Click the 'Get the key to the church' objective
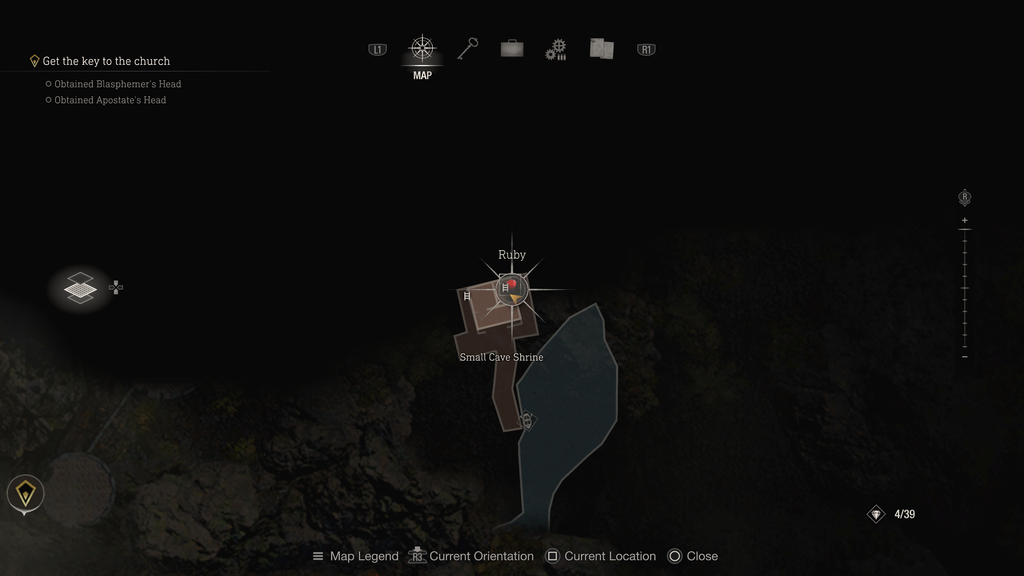Viewport: 1024px width, 576px height. [106, 61]
